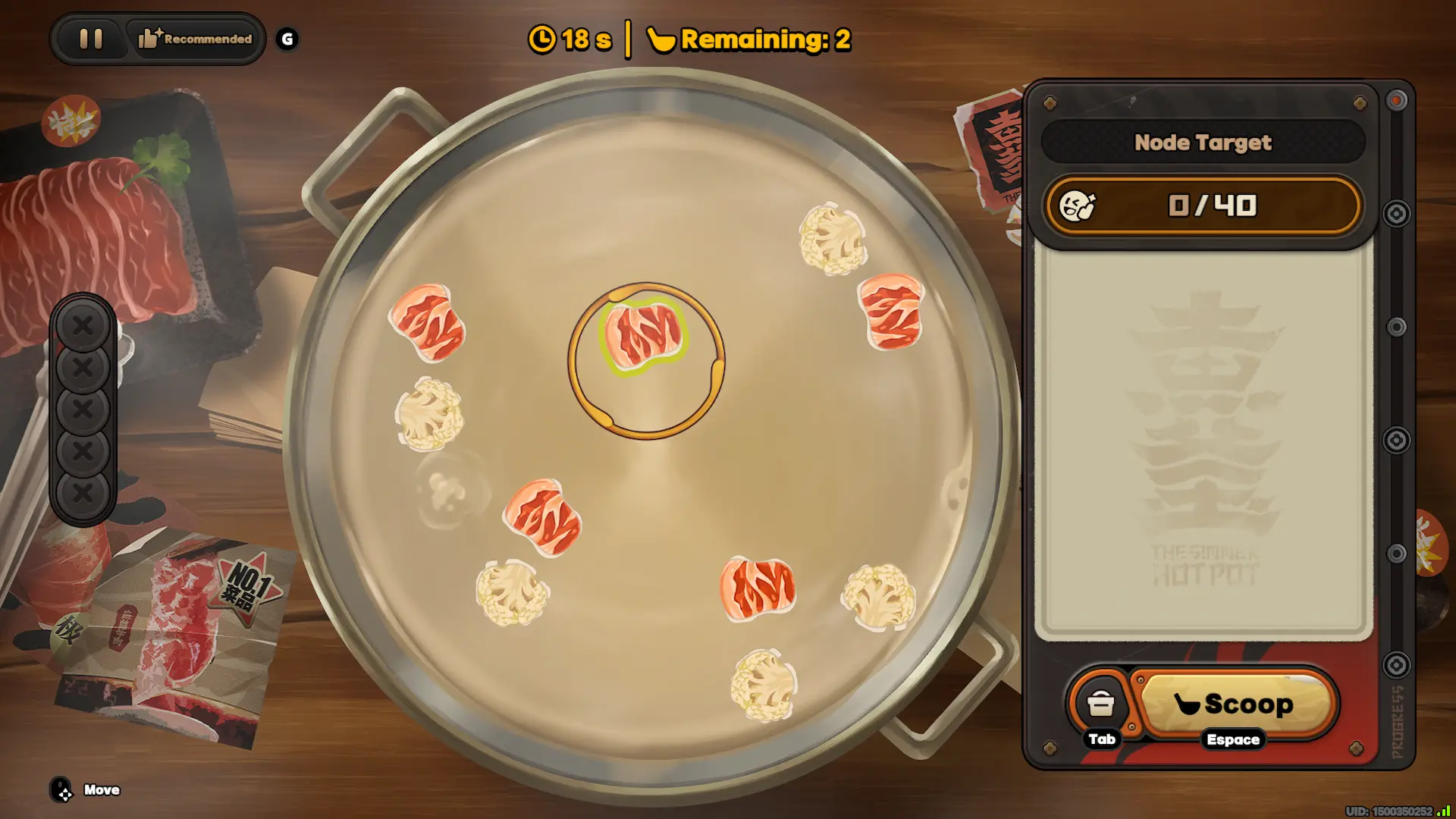Image resolution: width=1456 pixels, height=819 pixels.
Task: Click the pause icon top-left
Action: 90,39
